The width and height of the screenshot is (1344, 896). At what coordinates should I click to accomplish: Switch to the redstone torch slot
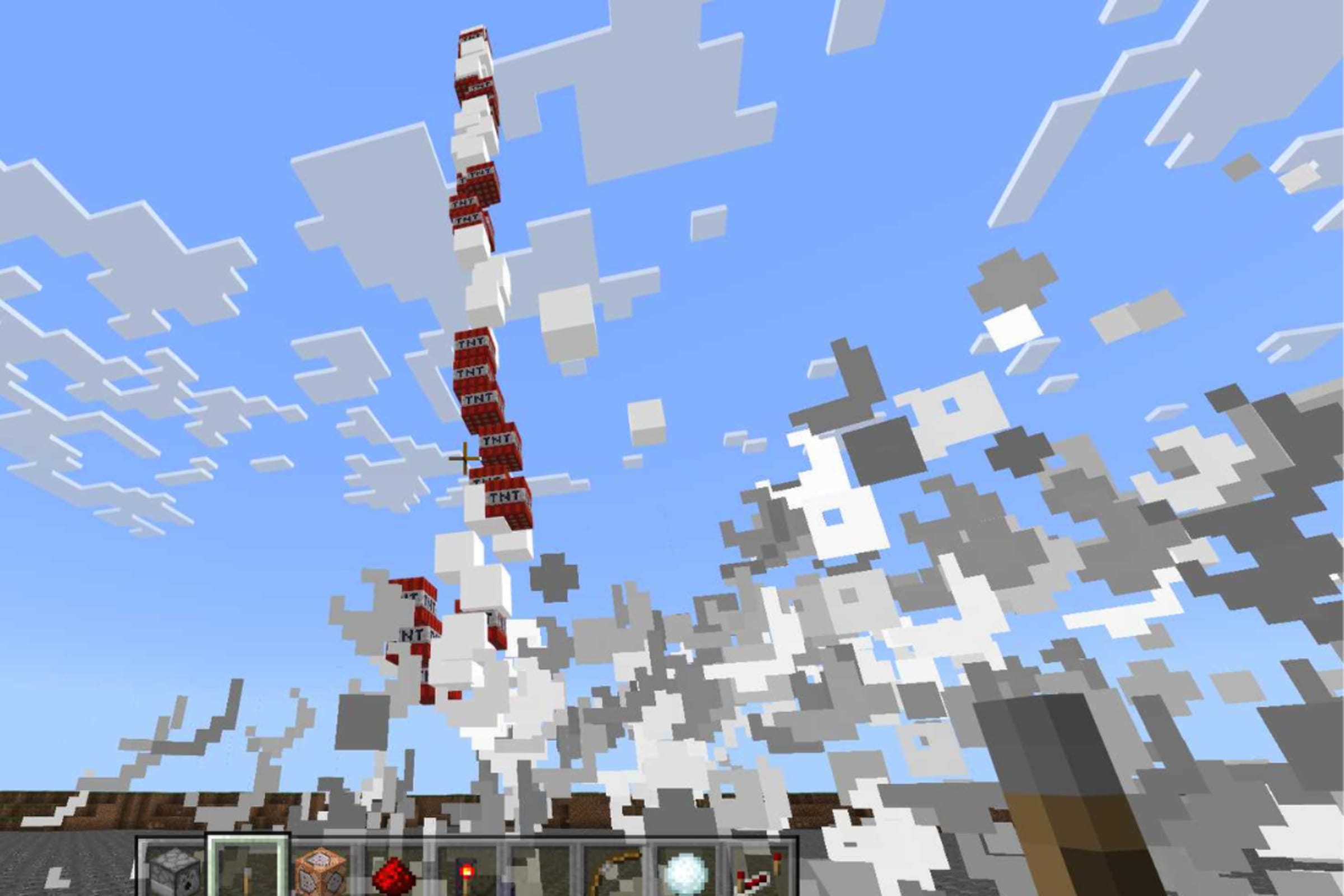[x=466, y=872]
